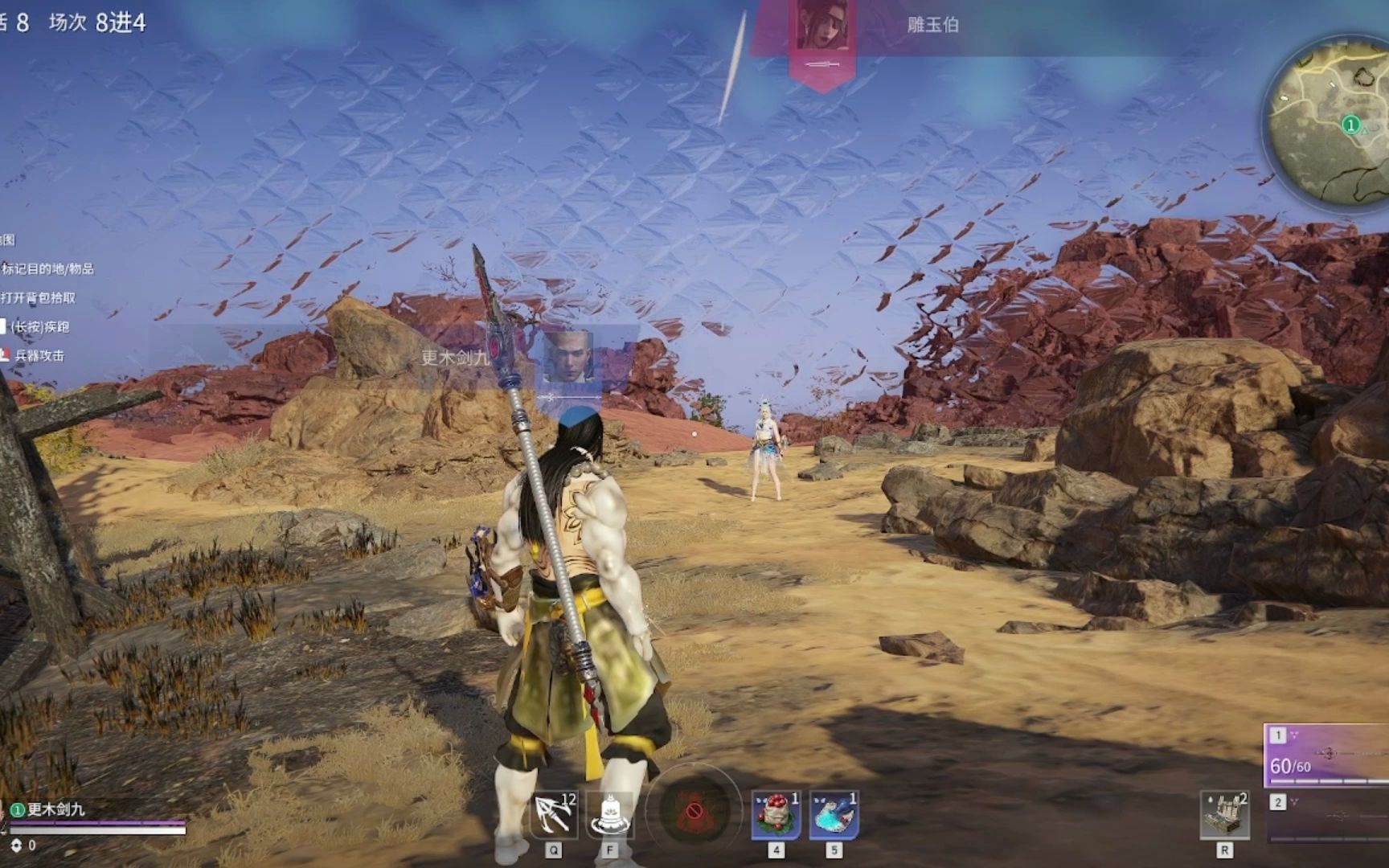Image resolution: width=1389 pixels, height=868 pixels.
Task: Activate the white bell ability icon
Action: pos(610,814)
